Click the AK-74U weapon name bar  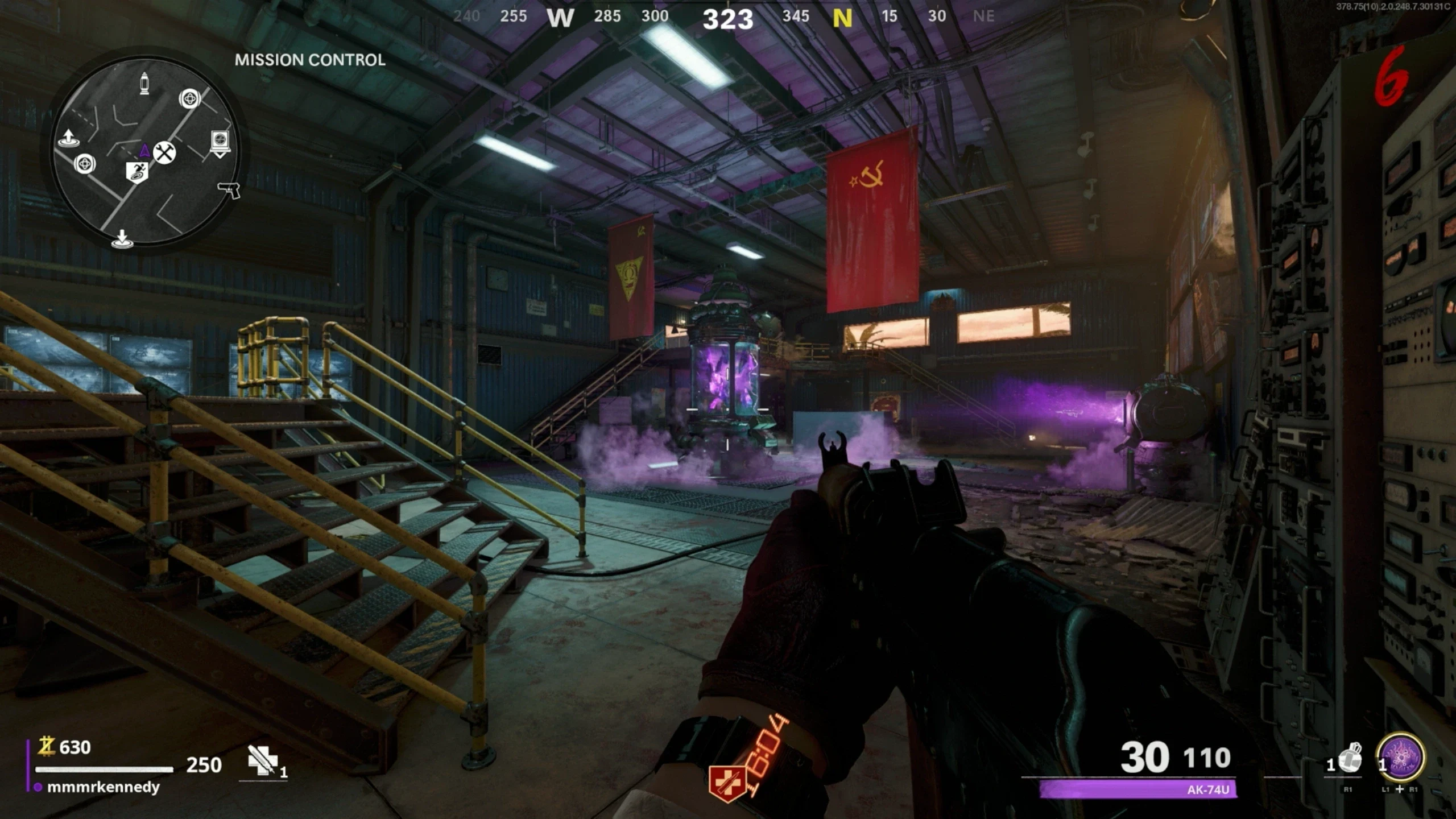click(x=1137, y=789)
